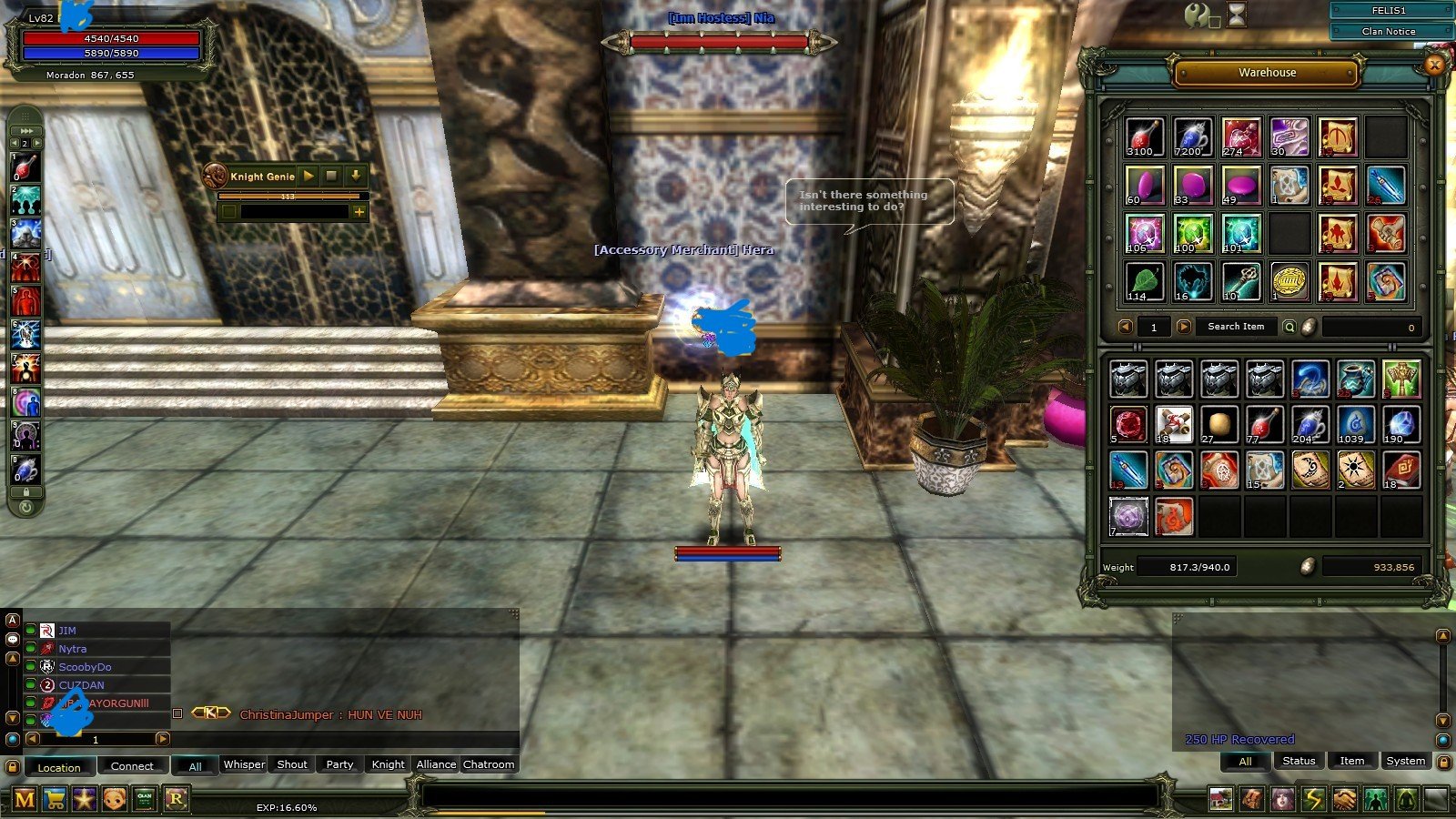Open the Chatroom tab
This screenshot has height=819, width=1456.
coord(489,765)
